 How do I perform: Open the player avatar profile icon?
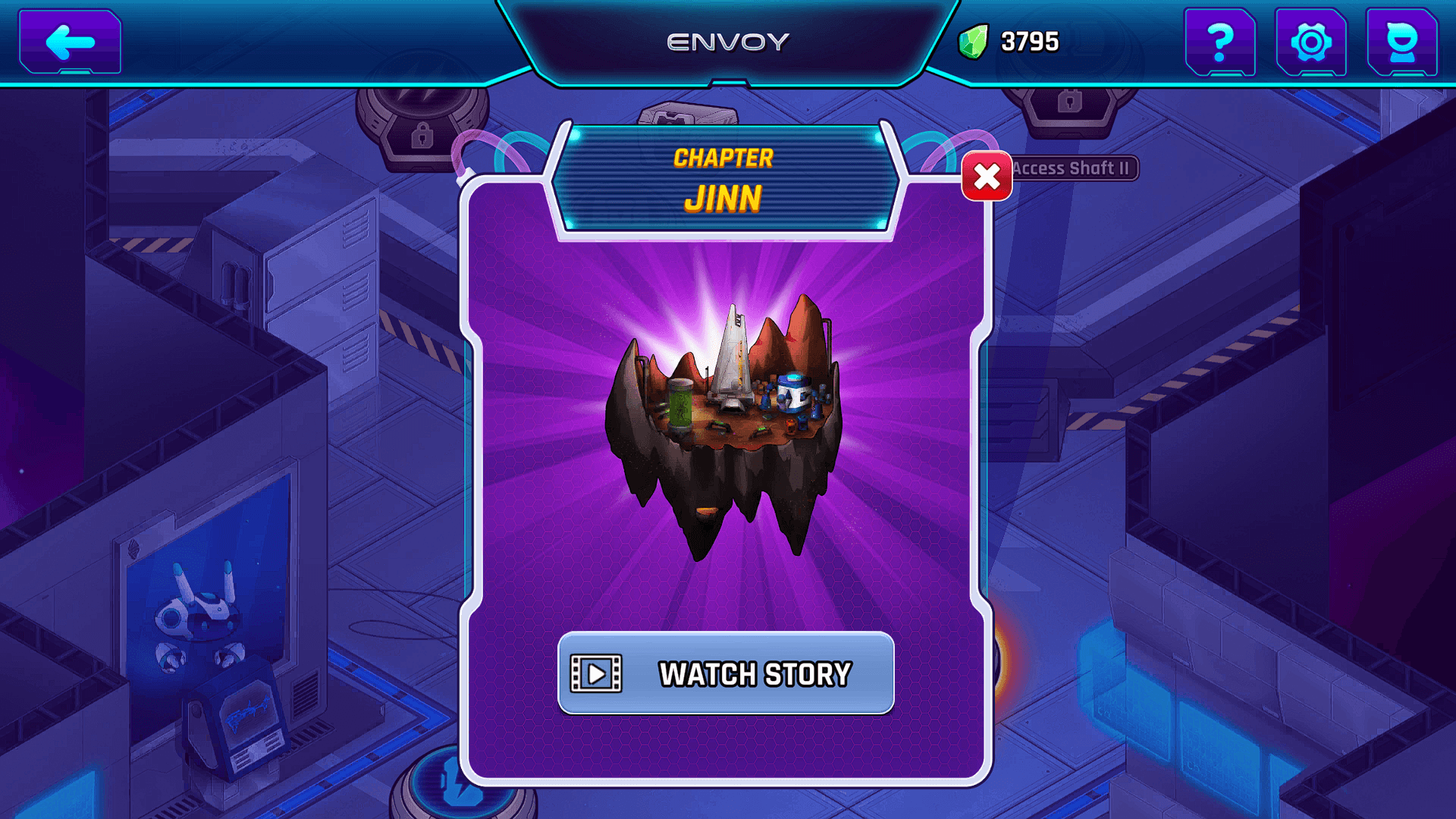tap(1404, 42)
